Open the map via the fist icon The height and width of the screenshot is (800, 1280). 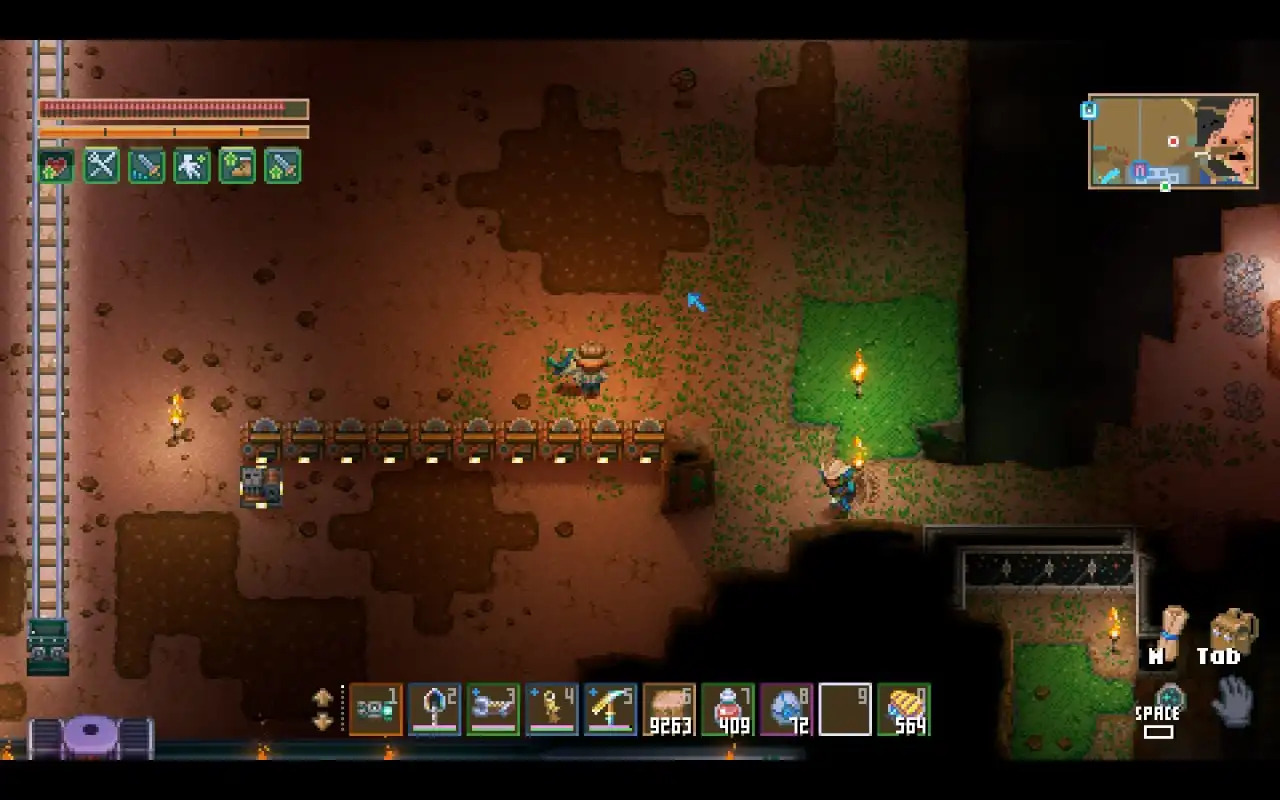(1170, 626)
